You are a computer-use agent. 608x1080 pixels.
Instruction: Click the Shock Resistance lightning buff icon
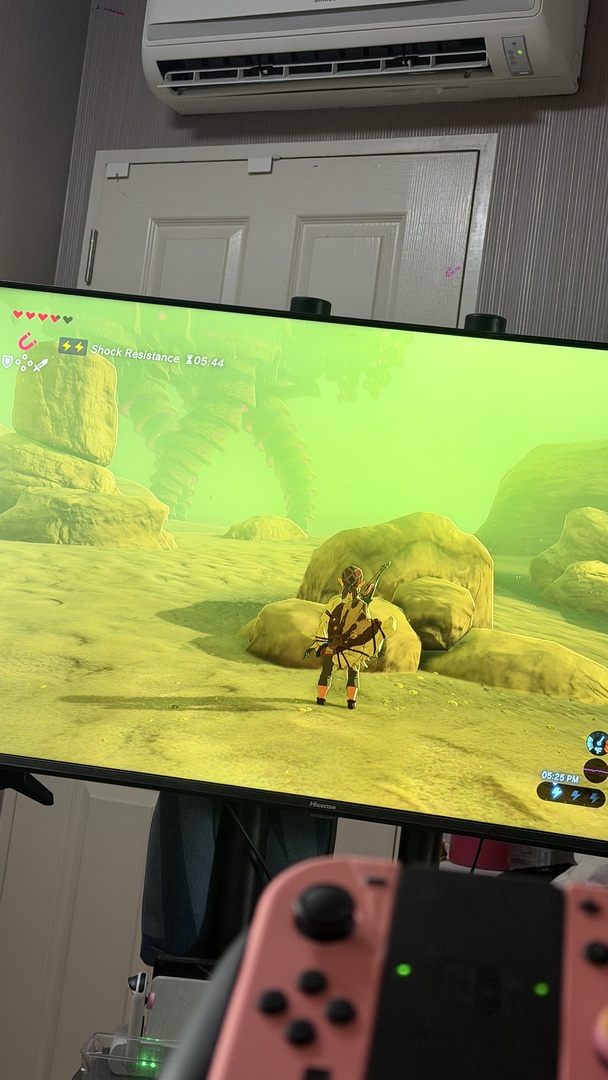(x=72, y=347)
